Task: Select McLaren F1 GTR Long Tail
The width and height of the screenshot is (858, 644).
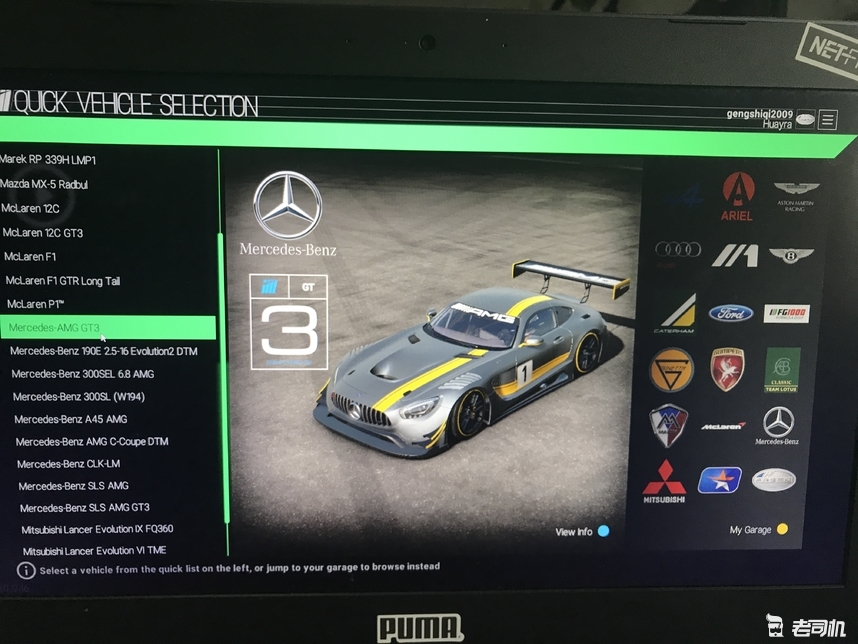Action: (x=62, y=281)
